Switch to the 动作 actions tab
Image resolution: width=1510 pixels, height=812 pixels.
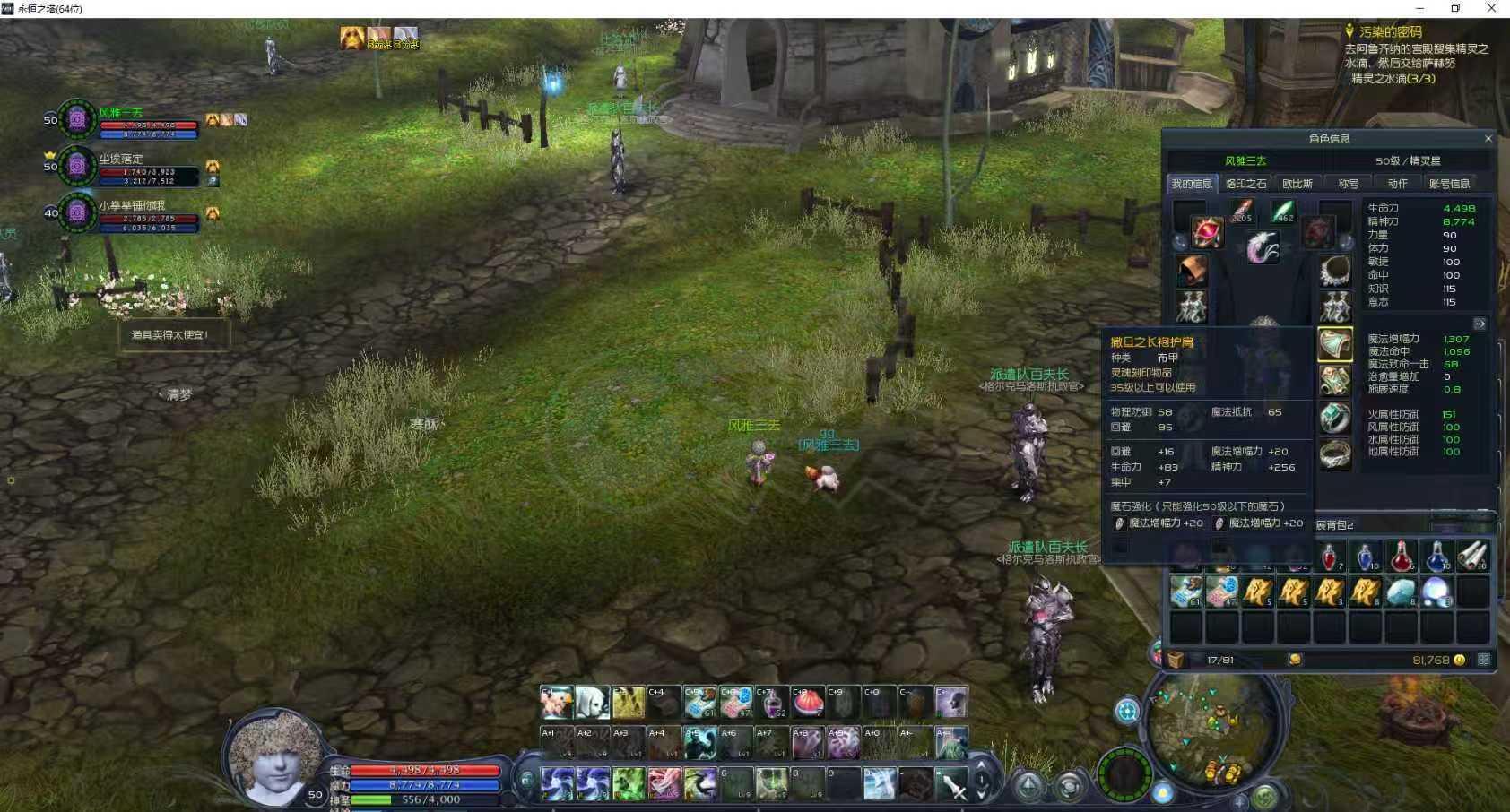(x=1397, y=184)
